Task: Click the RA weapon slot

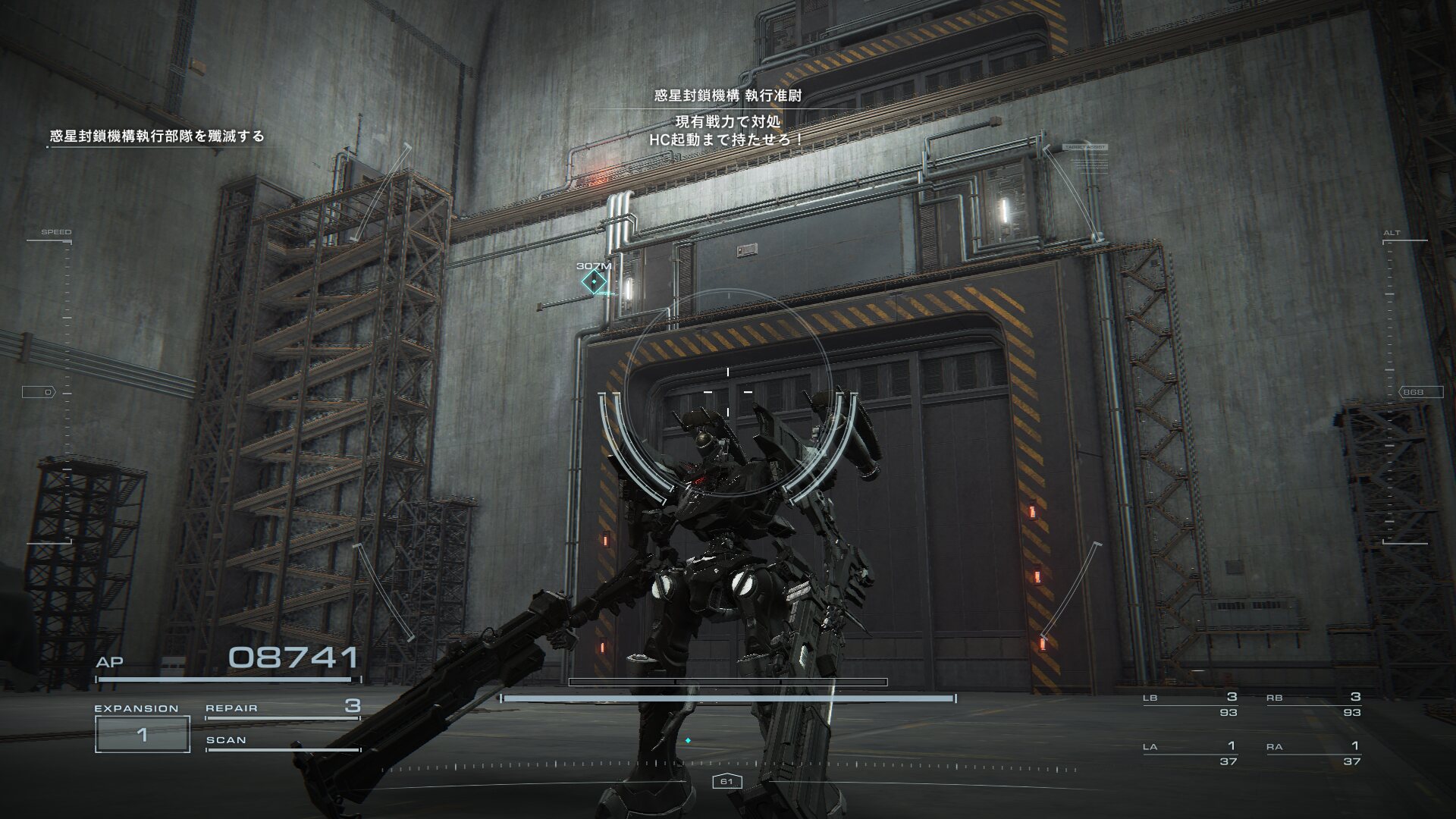Action: [x=1313, y=754]
